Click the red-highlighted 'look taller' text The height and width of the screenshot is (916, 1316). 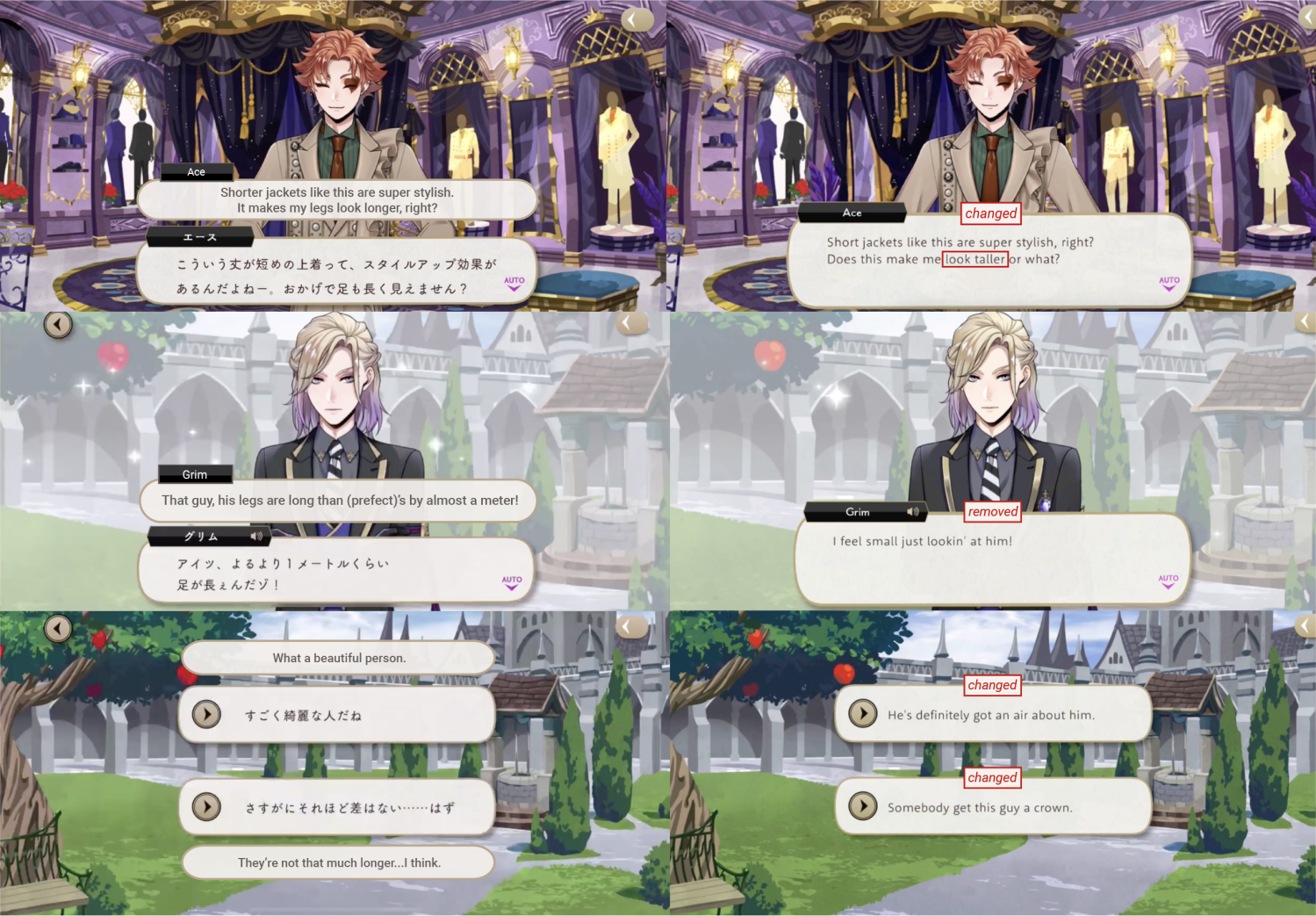[974, 259]
